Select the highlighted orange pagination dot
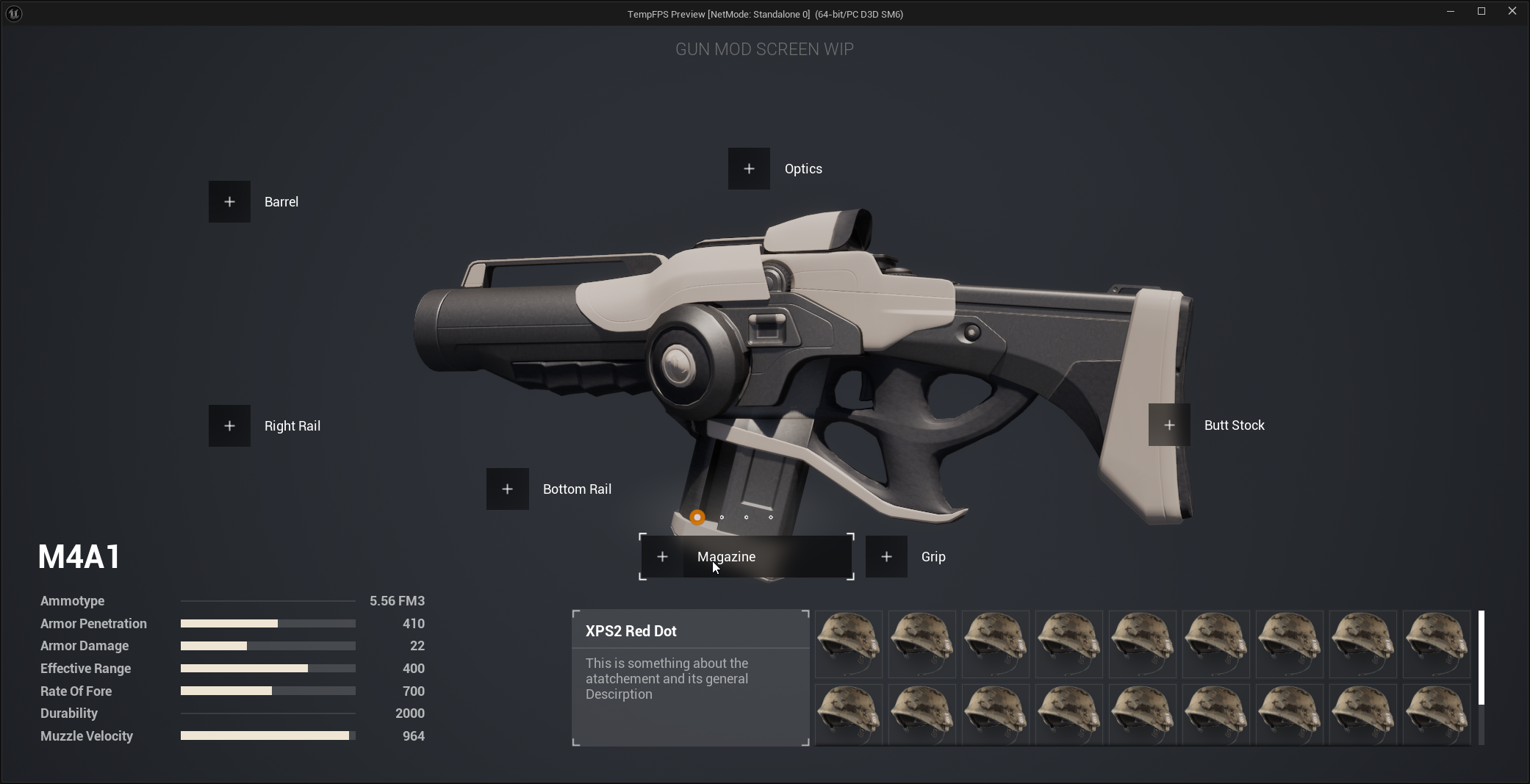 click(x=696, y=517)
